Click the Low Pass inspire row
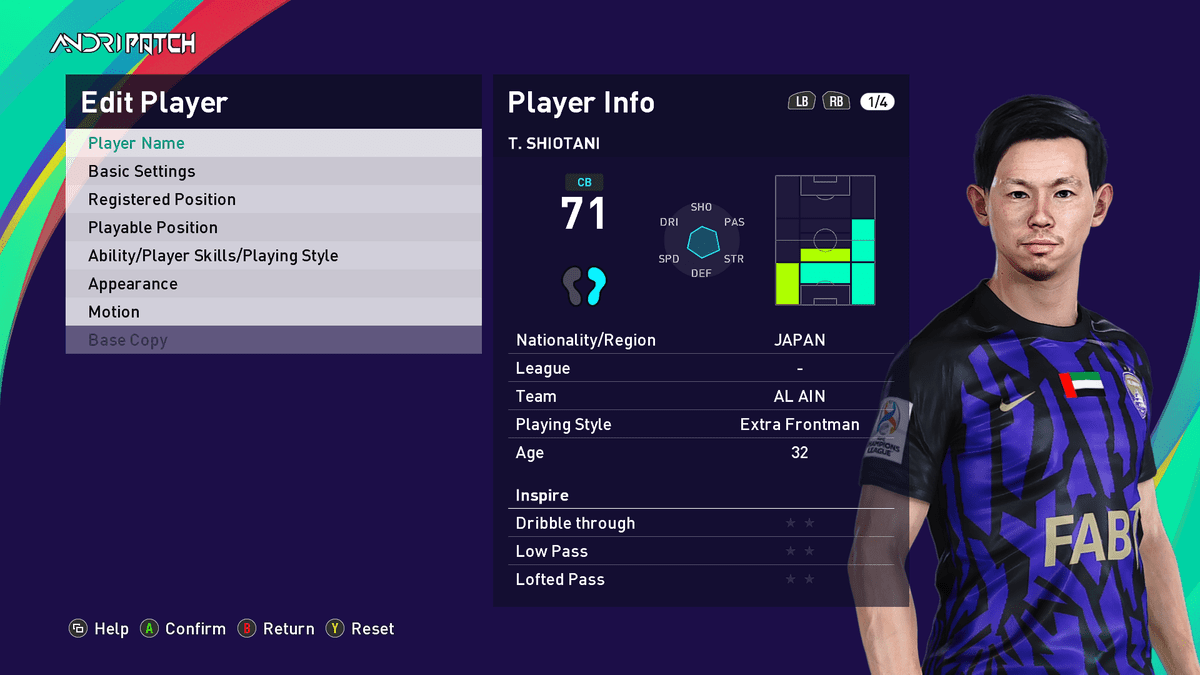 pos(701,551)
